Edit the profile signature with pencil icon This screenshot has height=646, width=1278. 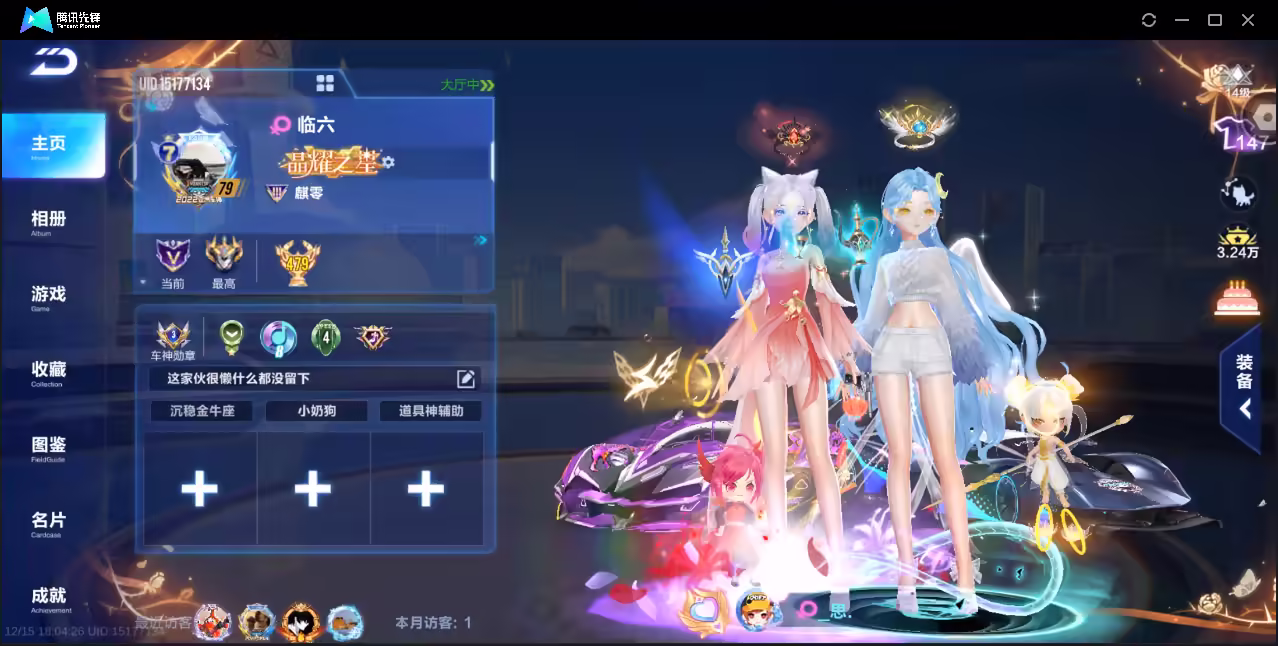(x=466, y=378)
